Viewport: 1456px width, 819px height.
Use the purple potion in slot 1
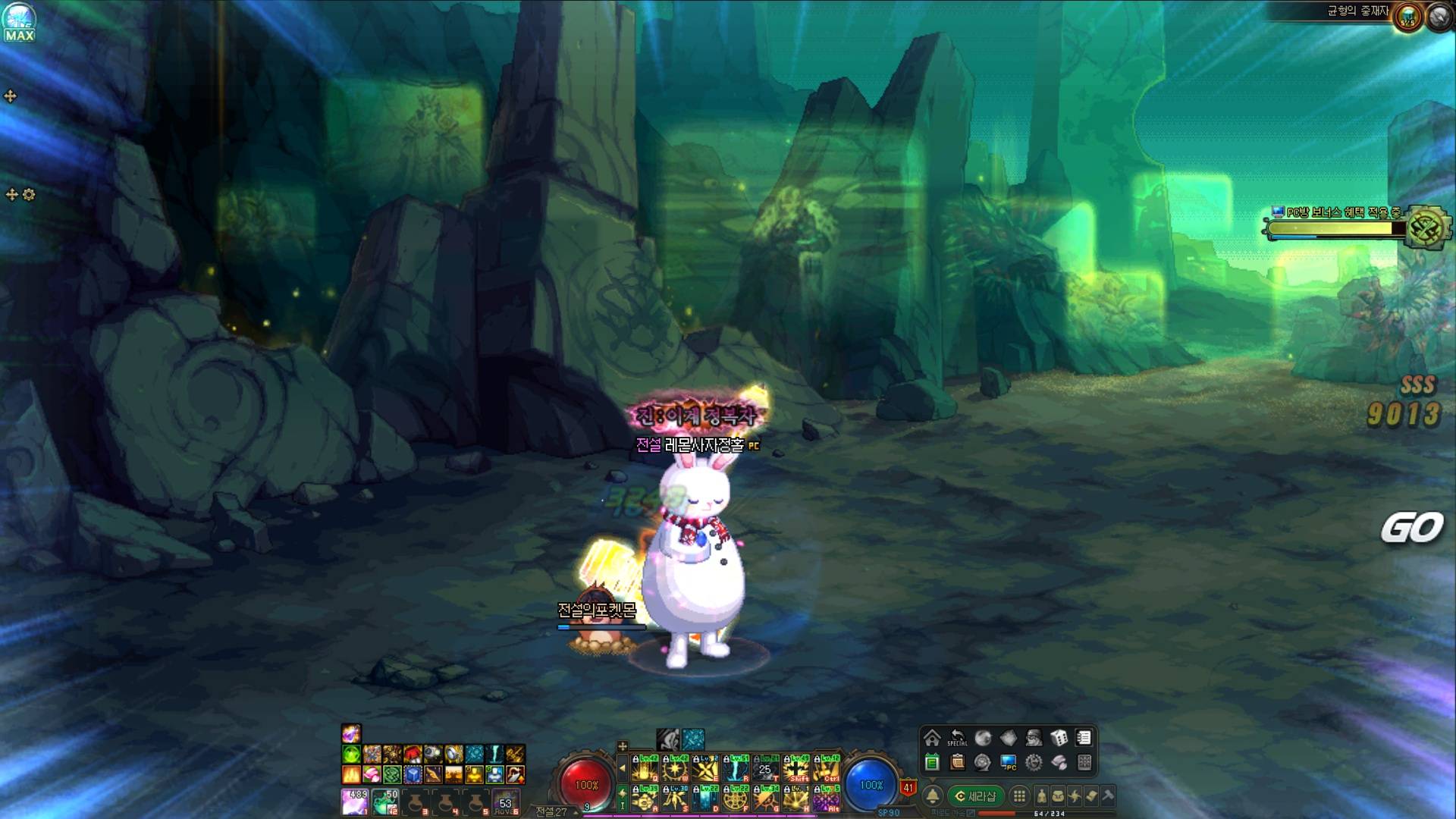pos(355,801)
